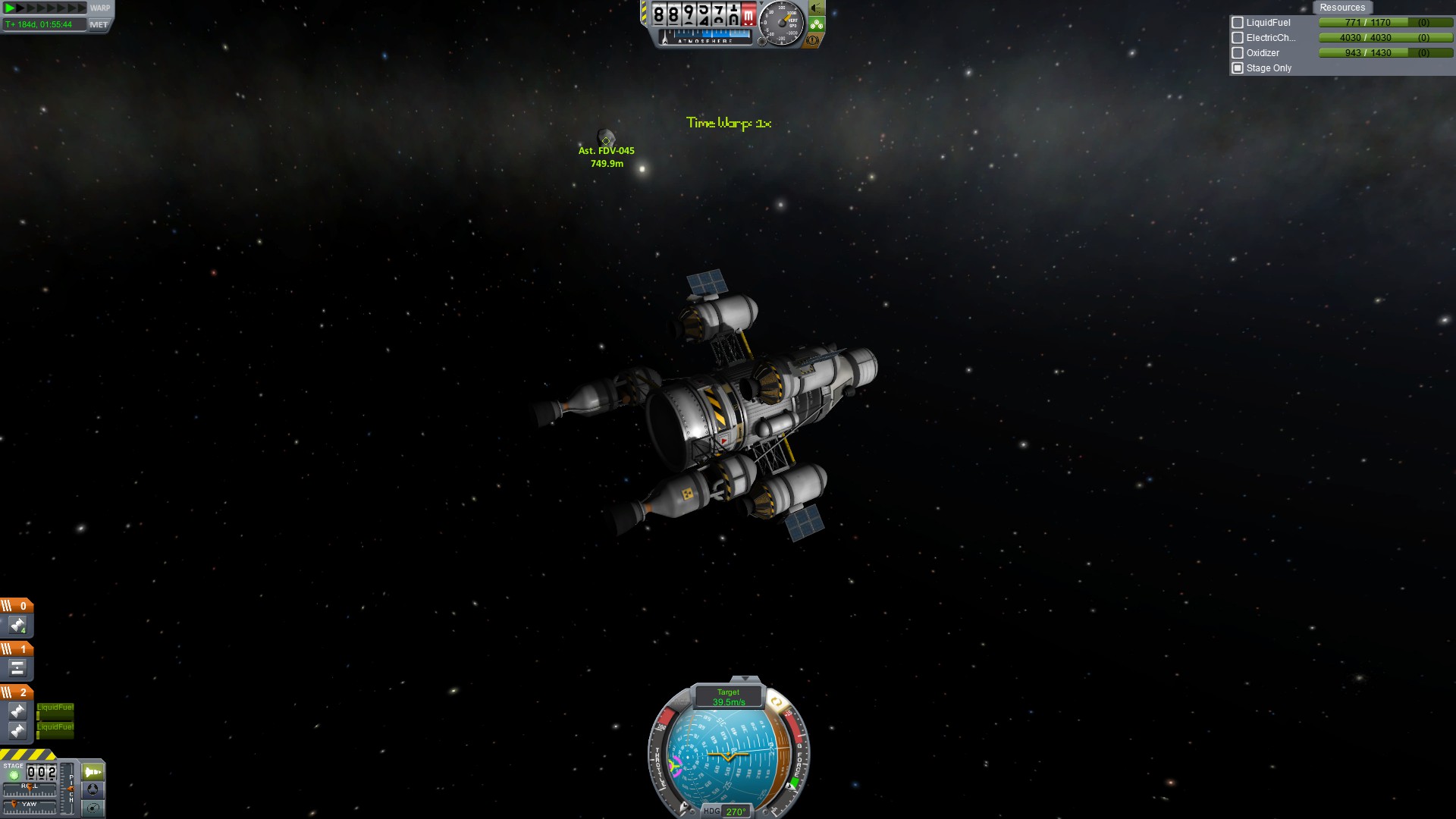Toggle the lights button beside the altimeter
The height and width of the screenshot is (819, 1456).
[x=816, y=8]
